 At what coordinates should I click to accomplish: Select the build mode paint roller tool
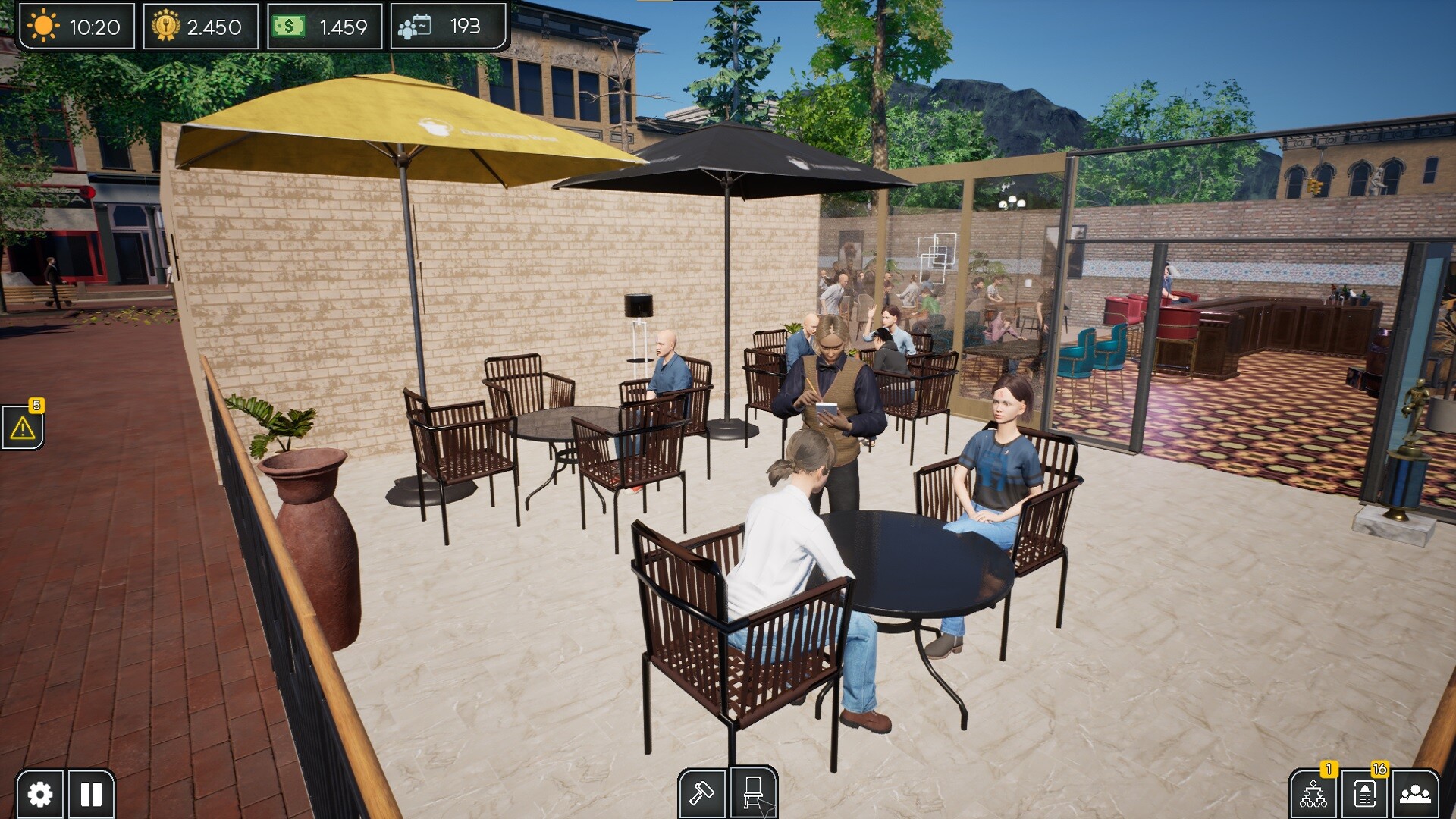701,795
